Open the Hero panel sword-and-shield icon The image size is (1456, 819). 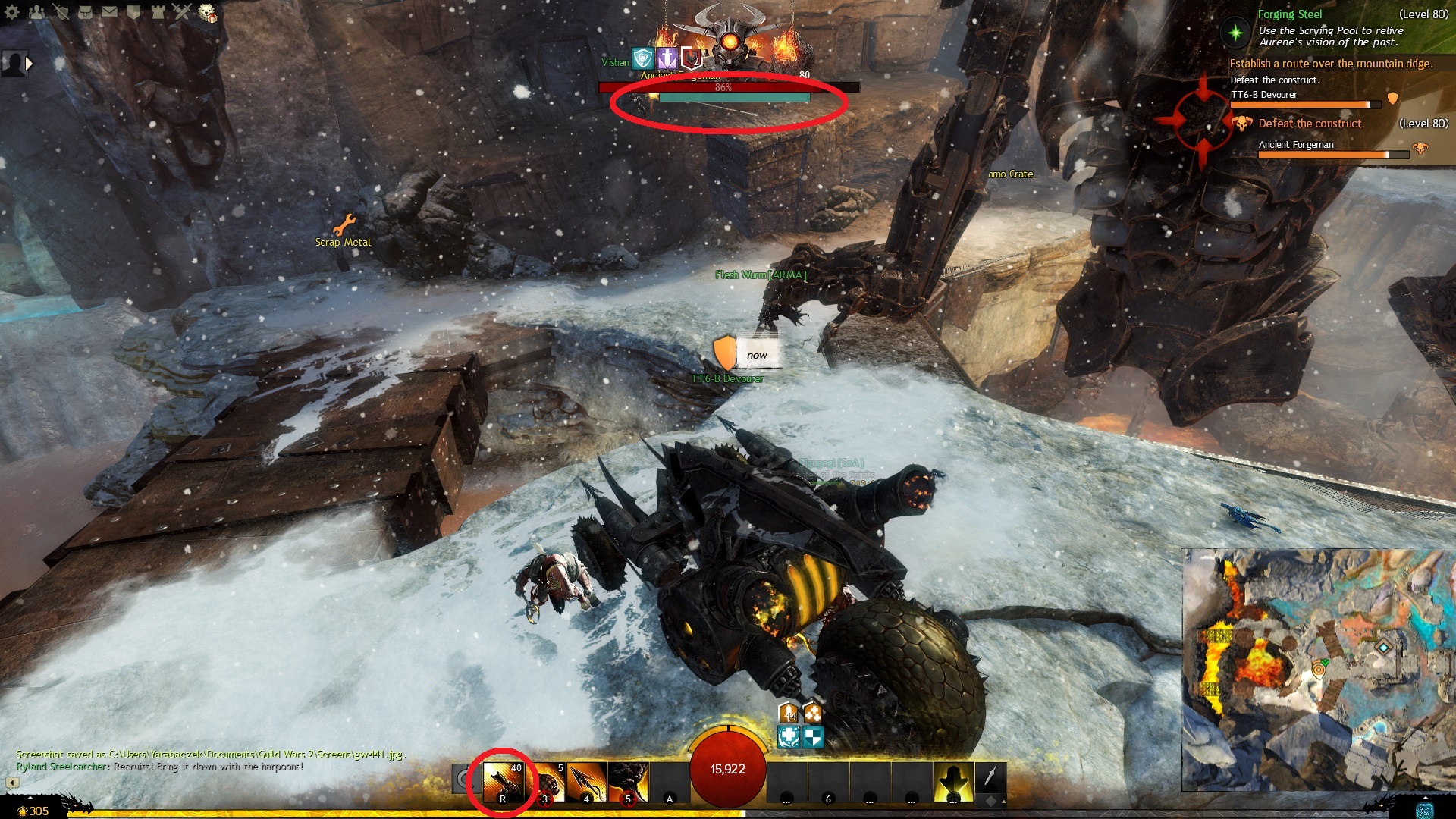click(x=61, y=12)
